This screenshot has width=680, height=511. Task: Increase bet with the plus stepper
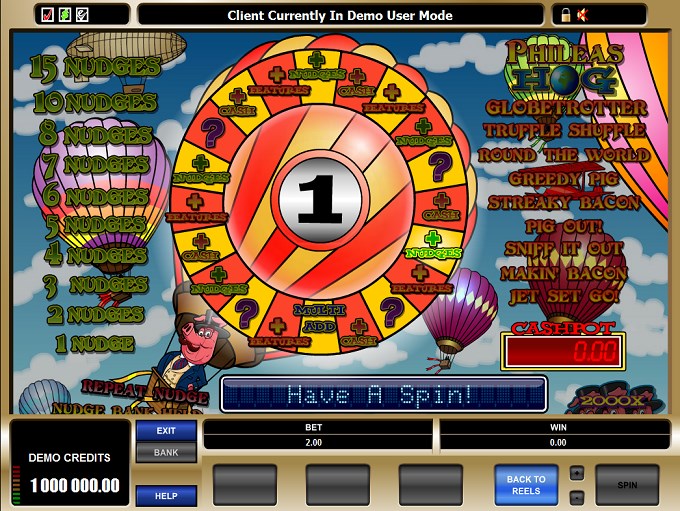[x=576, y=473]
